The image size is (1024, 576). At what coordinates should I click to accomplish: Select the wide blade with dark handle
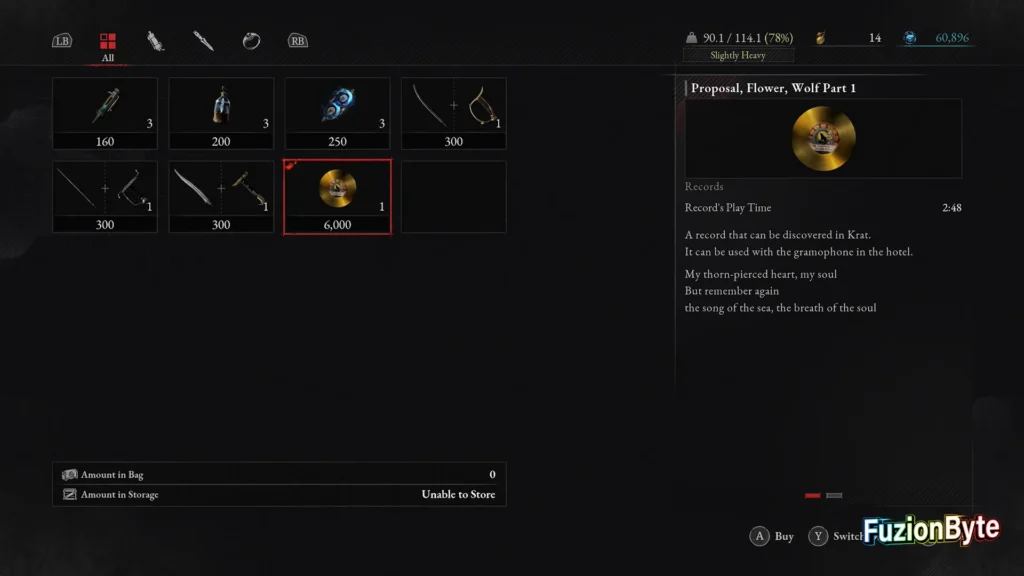[221, 196]
